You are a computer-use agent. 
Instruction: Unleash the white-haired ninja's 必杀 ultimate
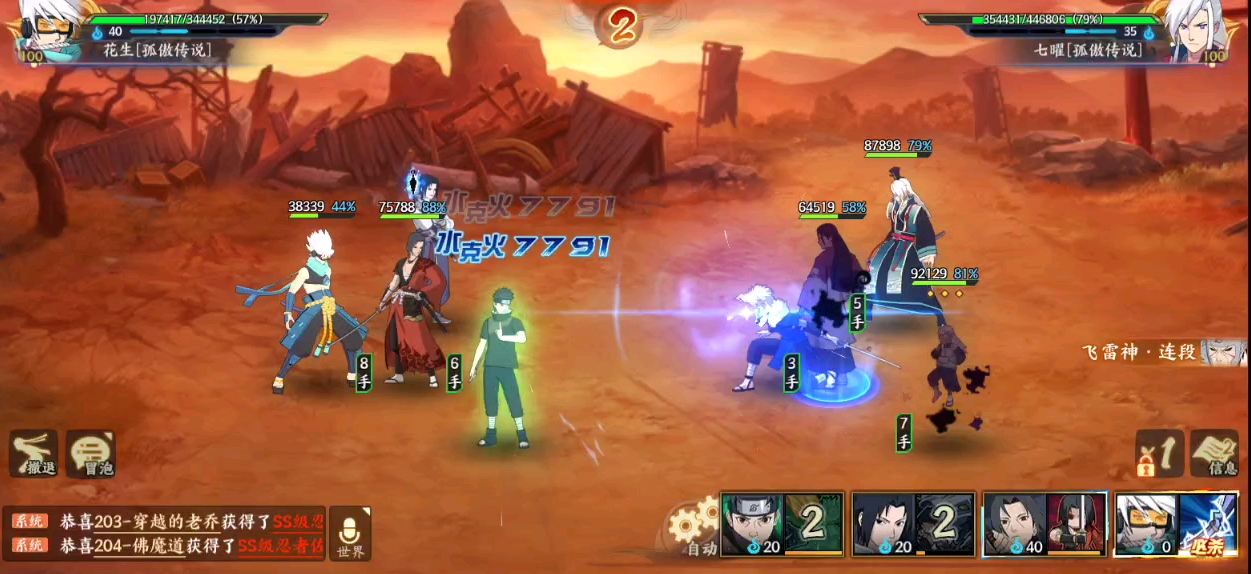point(1175,523)
